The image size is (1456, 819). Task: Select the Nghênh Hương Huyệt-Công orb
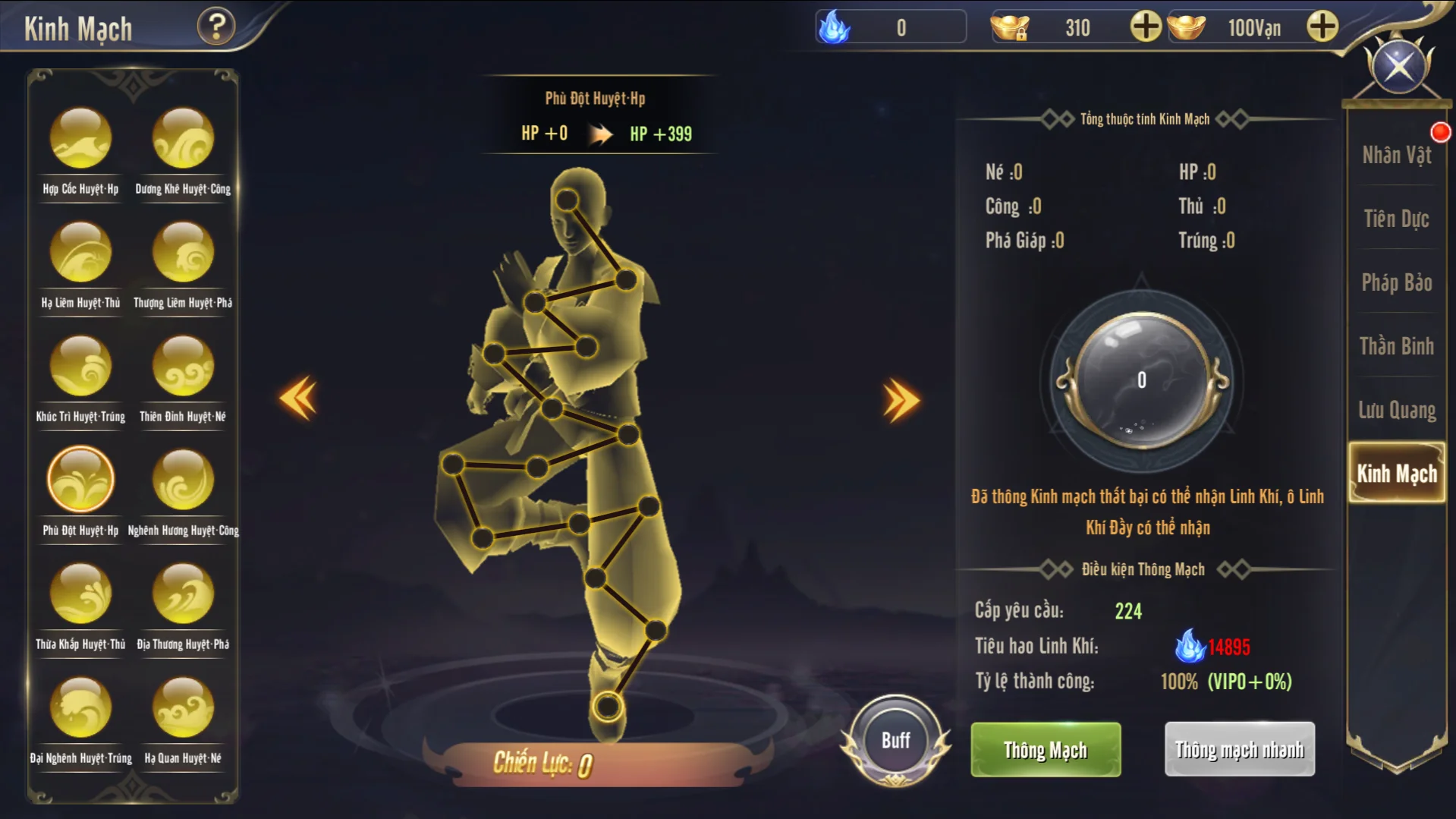tap(183, 480)
